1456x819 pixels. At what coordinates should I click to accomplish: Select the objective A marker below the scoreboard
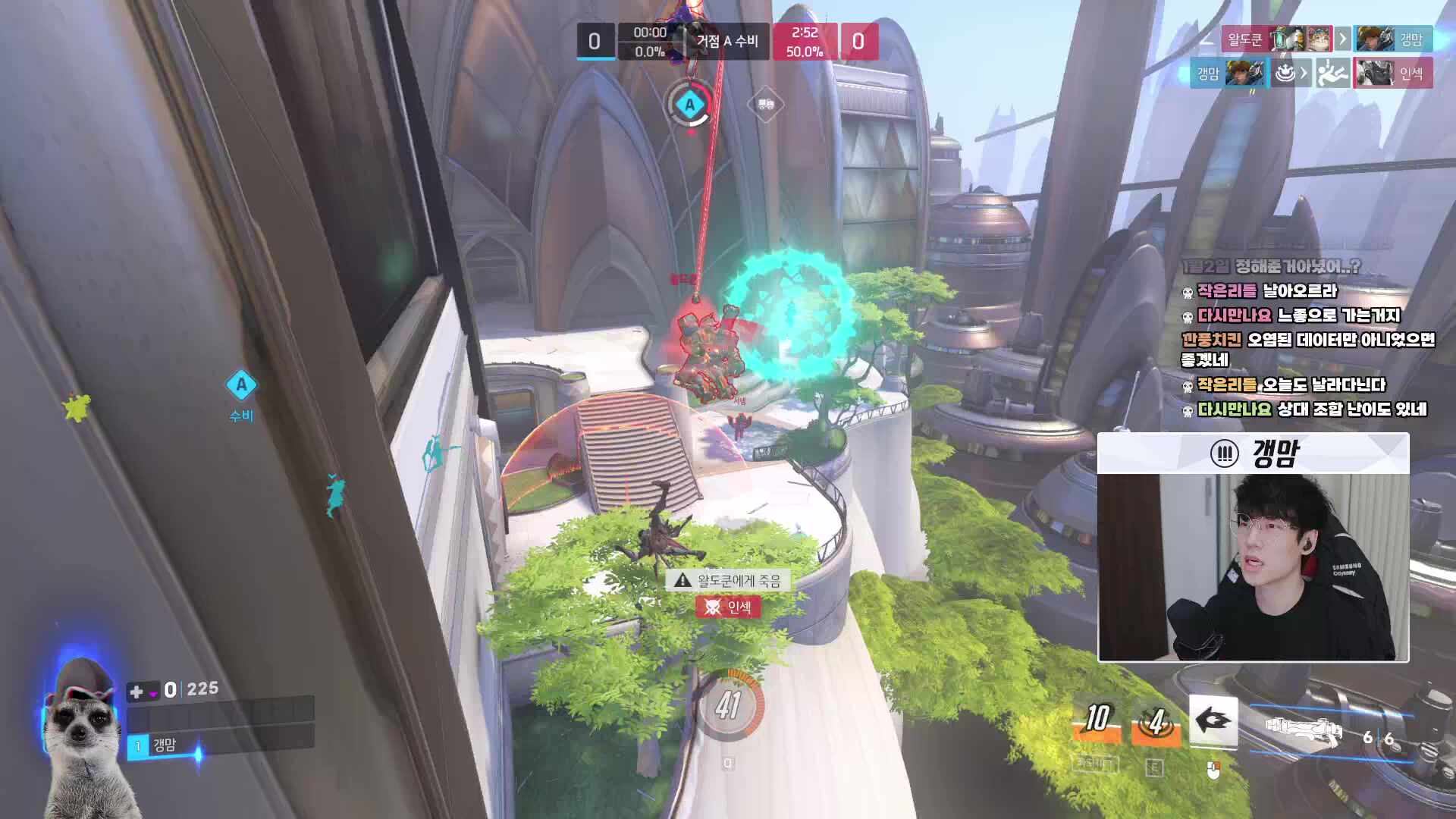(689, 105)
